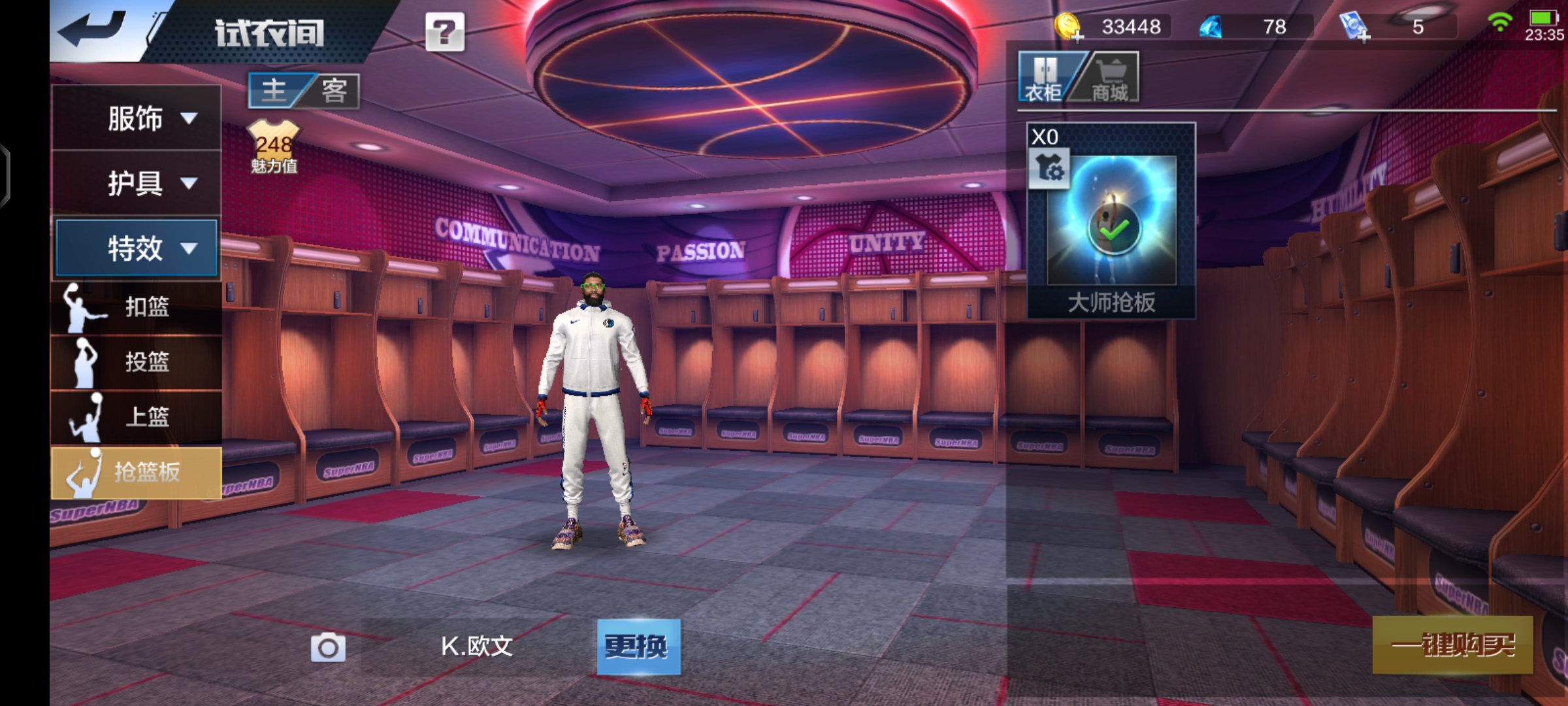Viewport: 1568px width, 706px height.
Task: Open the 衣柜 wardrobe tab
Action: (x=1045, y=78)
